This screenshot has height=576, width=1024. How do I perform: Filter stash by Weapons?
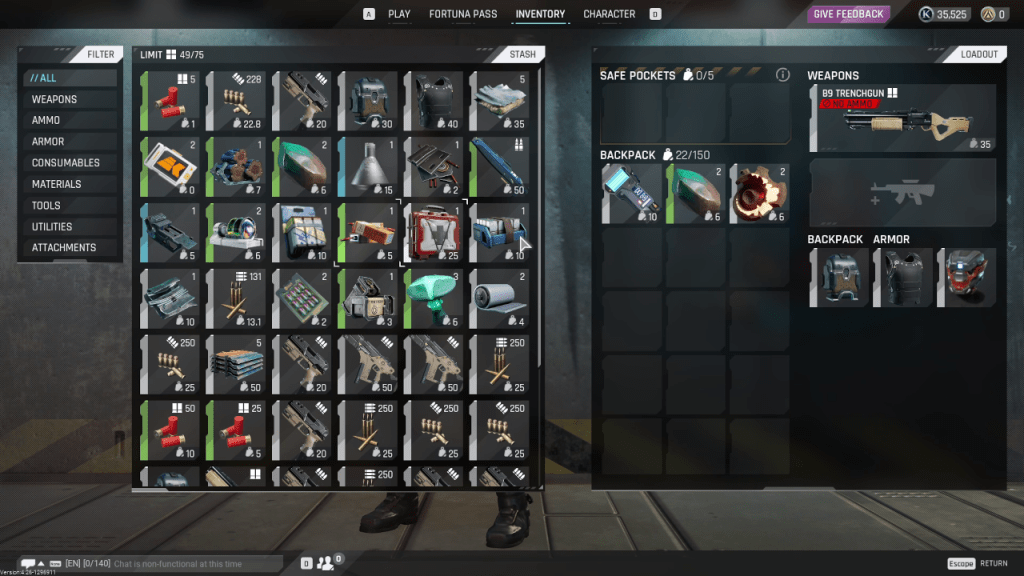(x=54, y=99)
